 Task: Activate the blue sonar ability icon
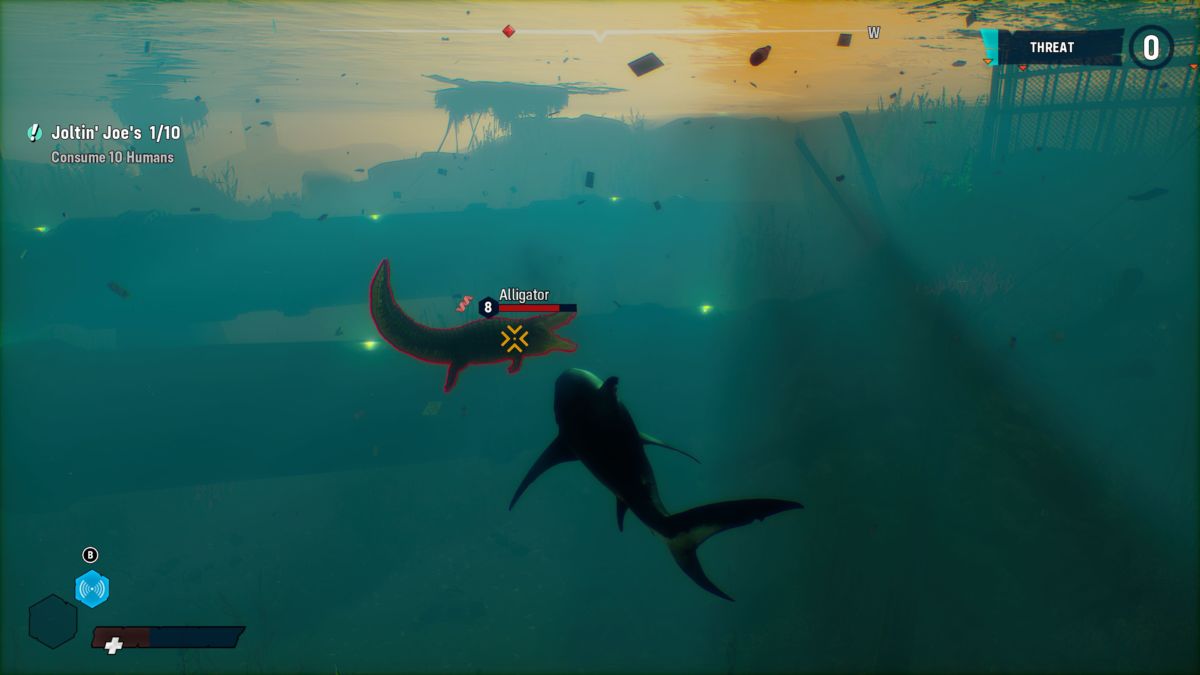pyautogui.click(x=92, y=589)
